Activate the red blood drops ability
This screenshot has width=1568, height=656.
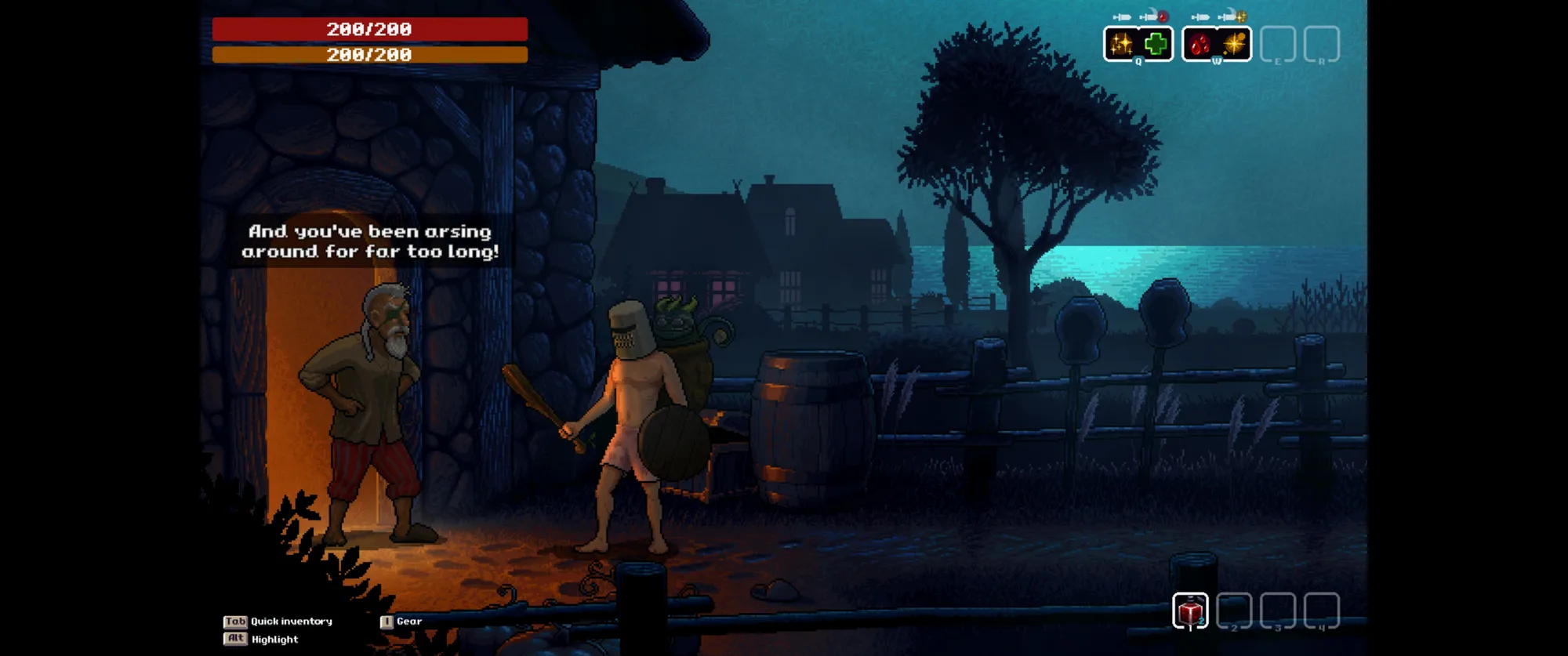[x=1200, y=44]
